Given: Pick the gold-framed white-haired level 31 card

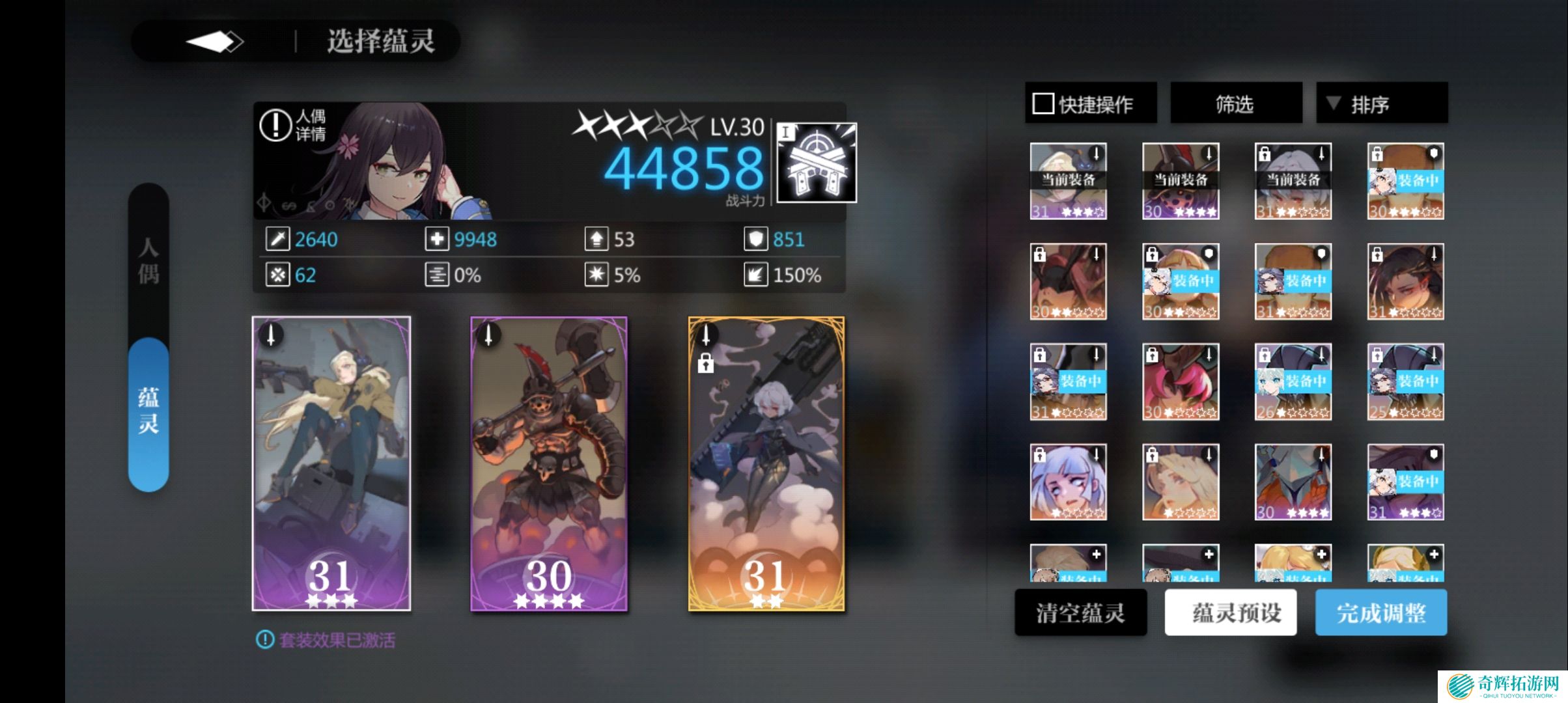Looking at the screenshot, I should click(x=766, y=463).
